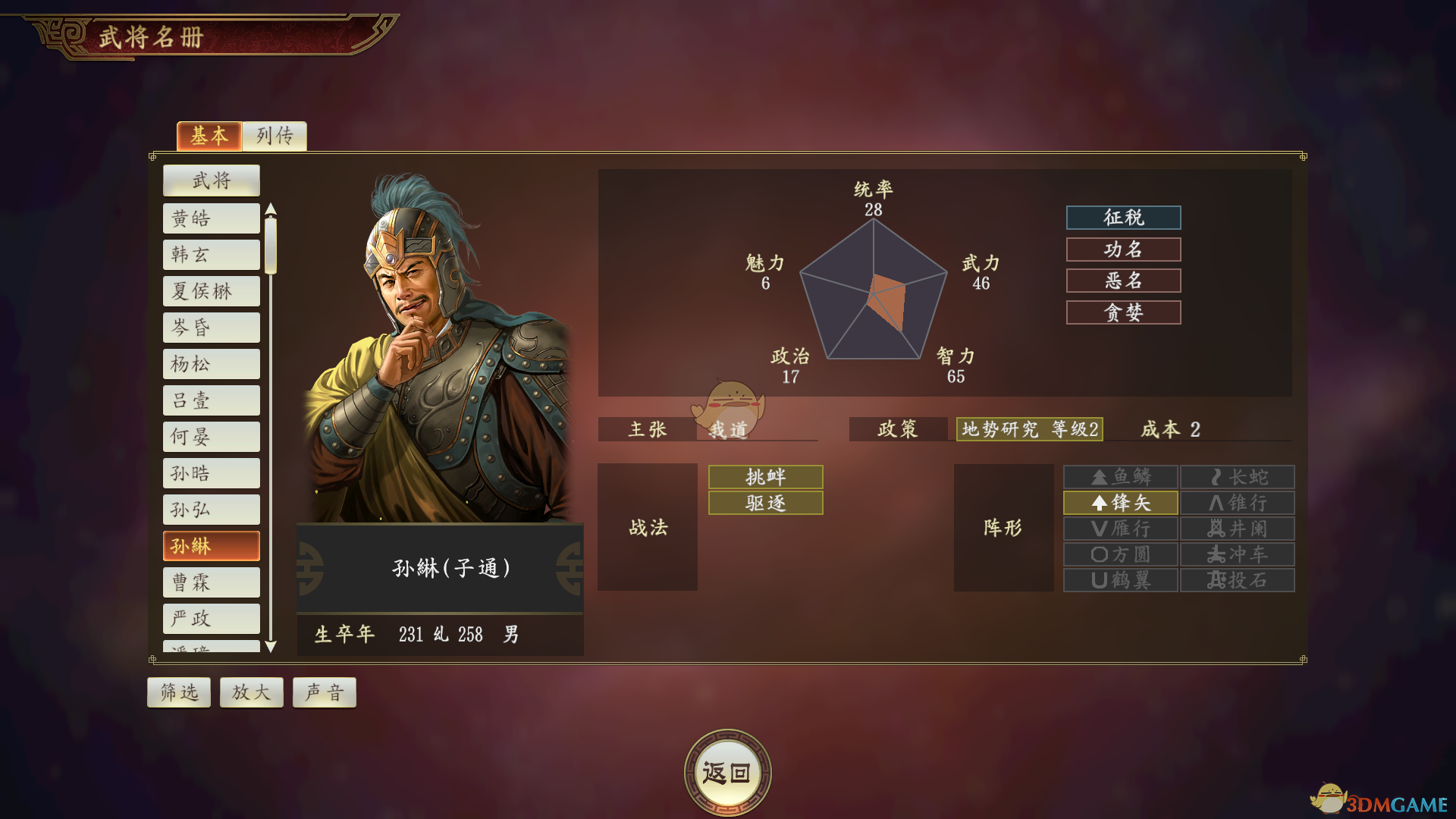The width and height of the screenshot is (1456, 819).
Task: Pick the 方圆 (circle) formation icon
Action: [x=1120, y=554]
